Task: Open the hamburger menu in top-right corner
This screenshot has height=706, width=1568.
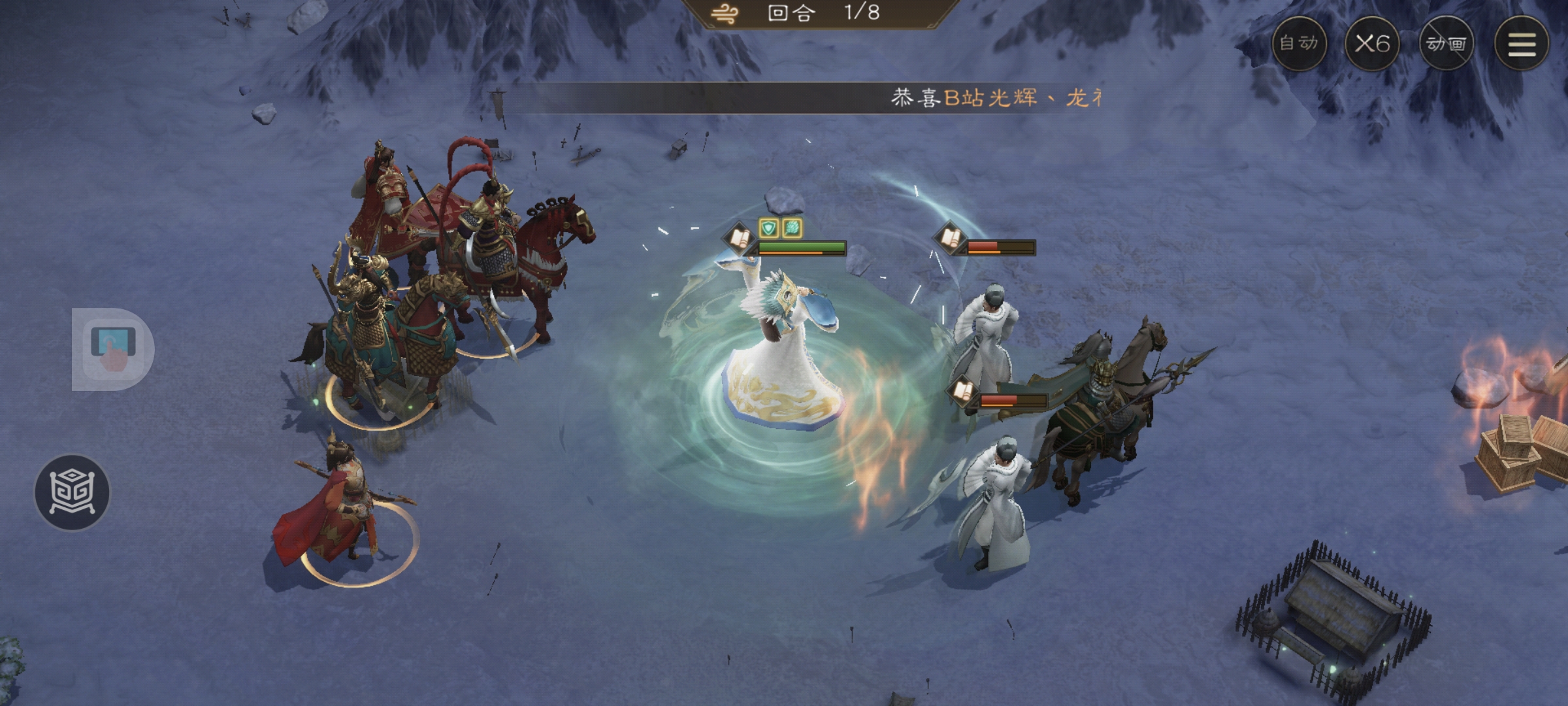Action: point(1522,44)
